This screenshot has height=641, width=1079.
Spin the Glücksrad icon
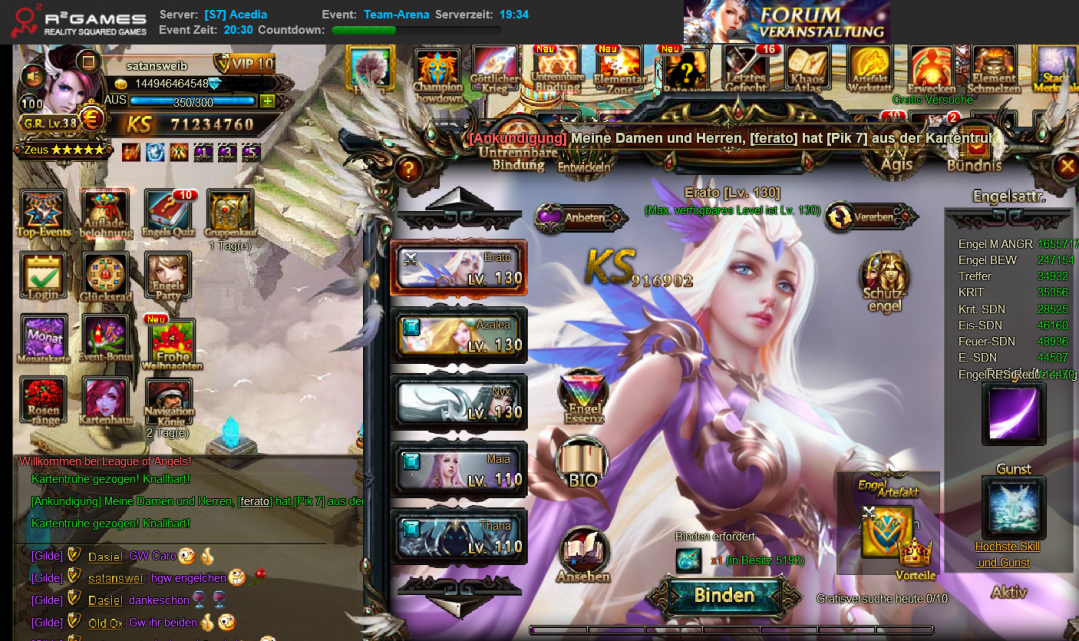105,278
